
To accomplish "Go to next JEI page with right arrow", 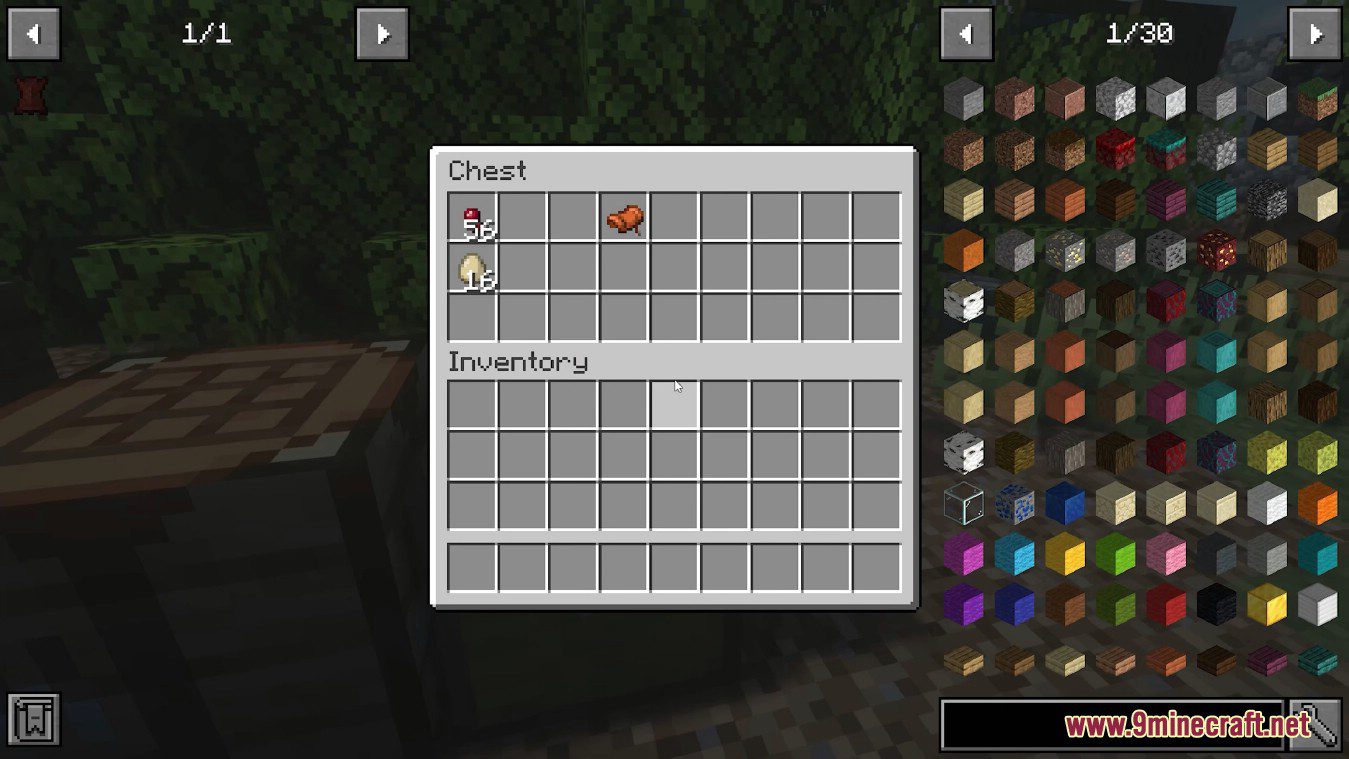I will tap(1318, 33).
